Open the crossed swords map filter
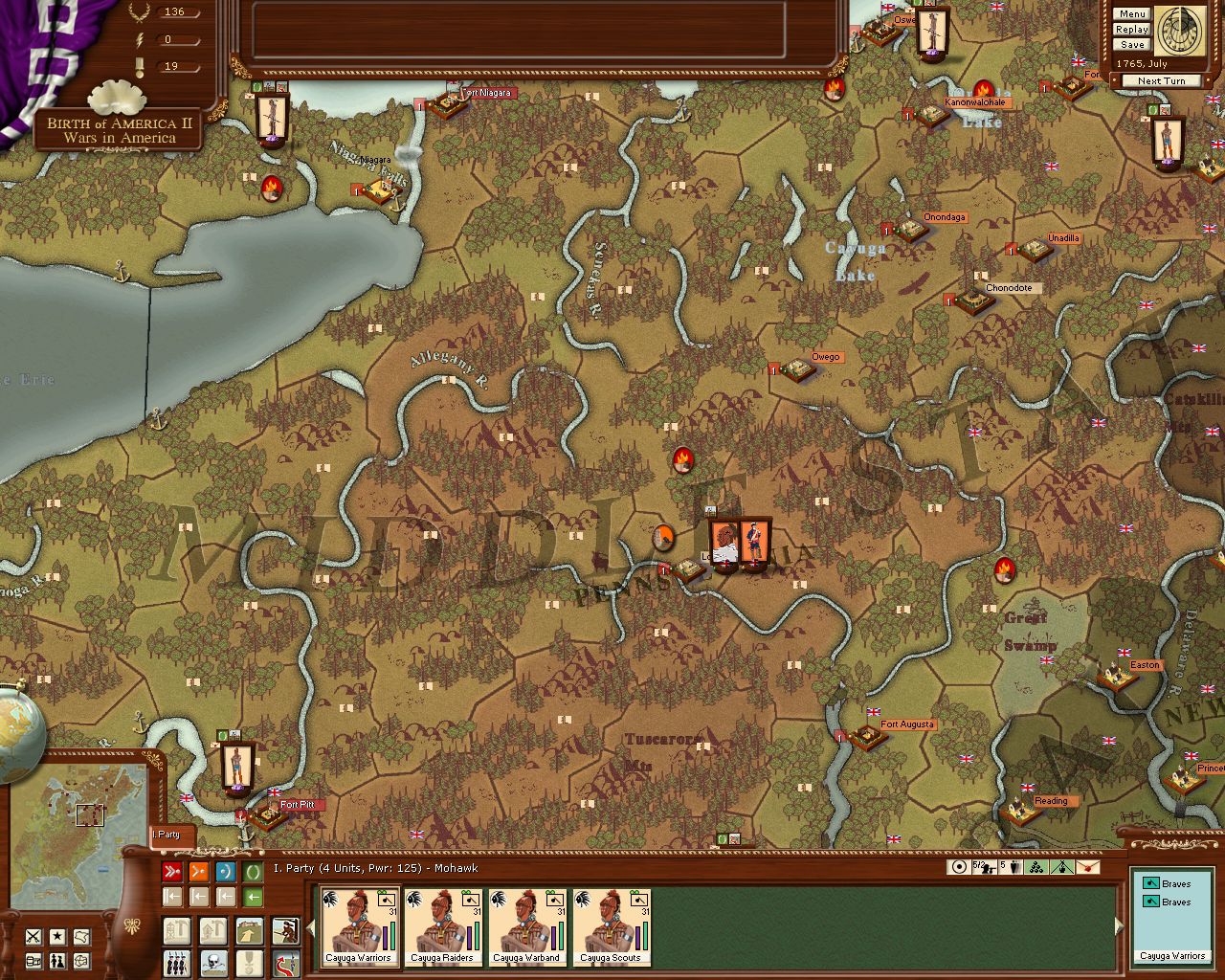1225x980 pixels. [33, 937]
